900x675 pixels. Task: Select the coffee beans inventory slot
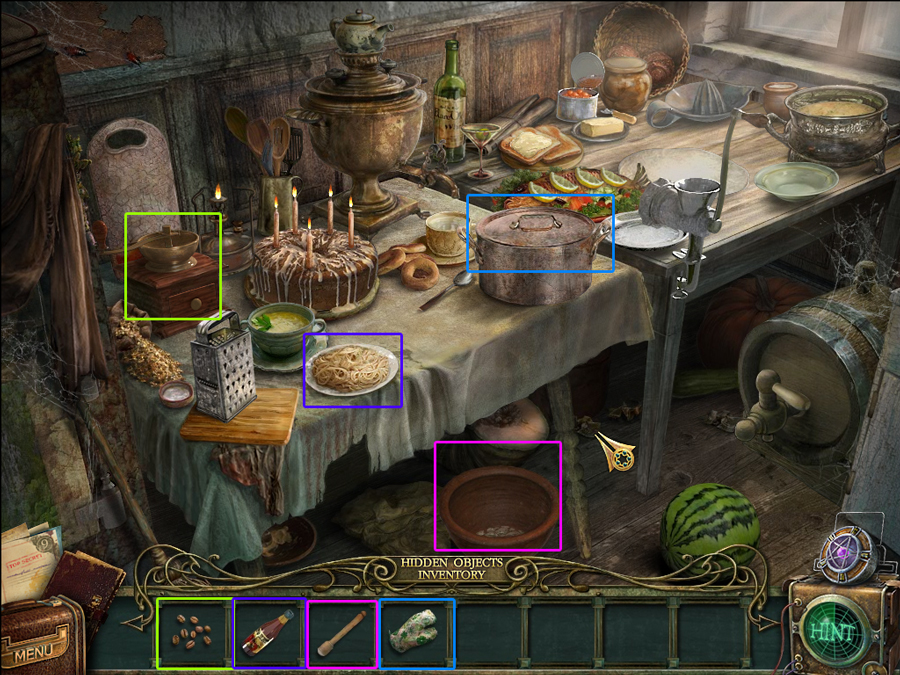tap(194, 633)
